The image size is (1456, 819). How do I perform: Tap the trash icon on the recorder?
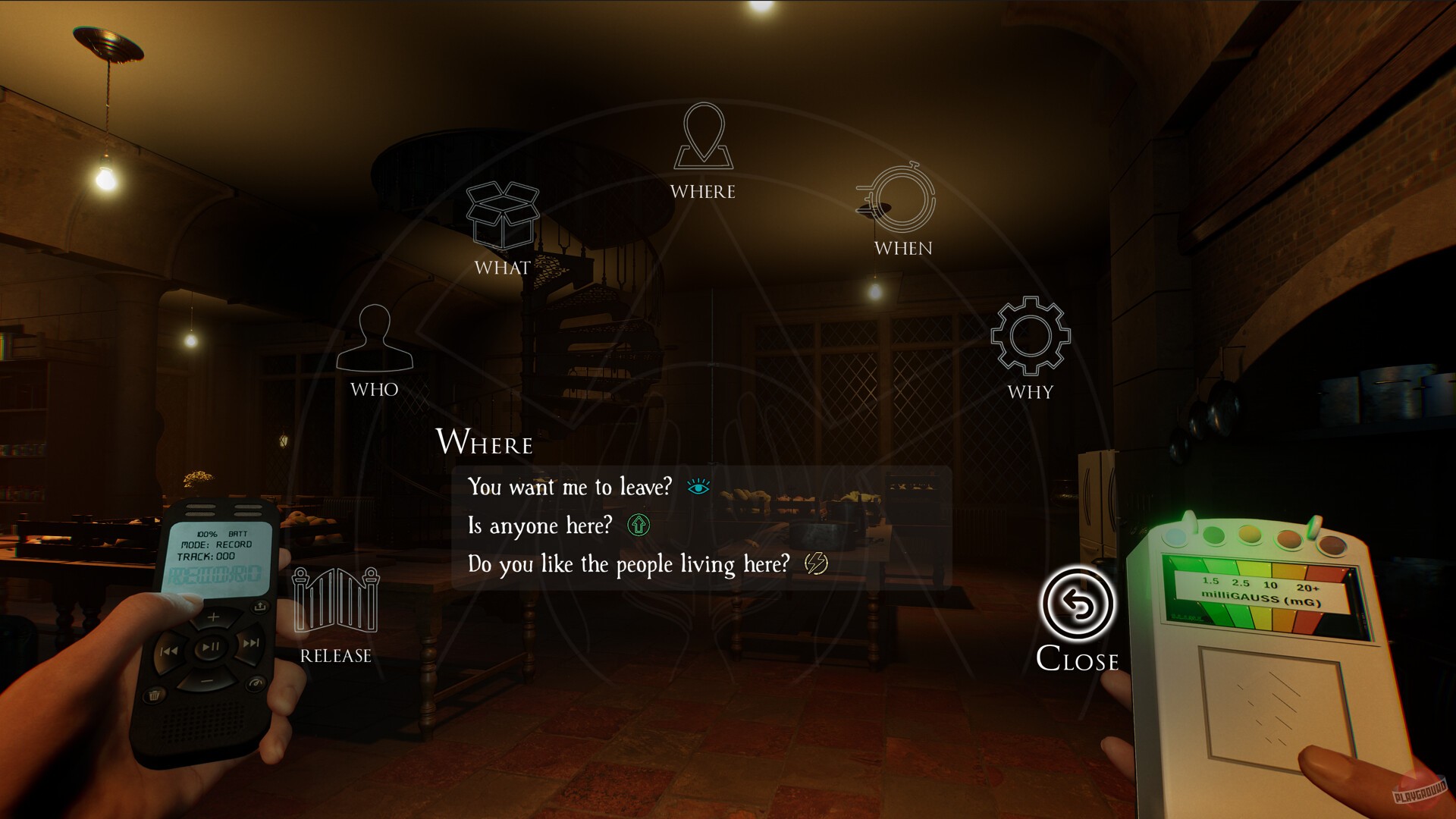153,695
